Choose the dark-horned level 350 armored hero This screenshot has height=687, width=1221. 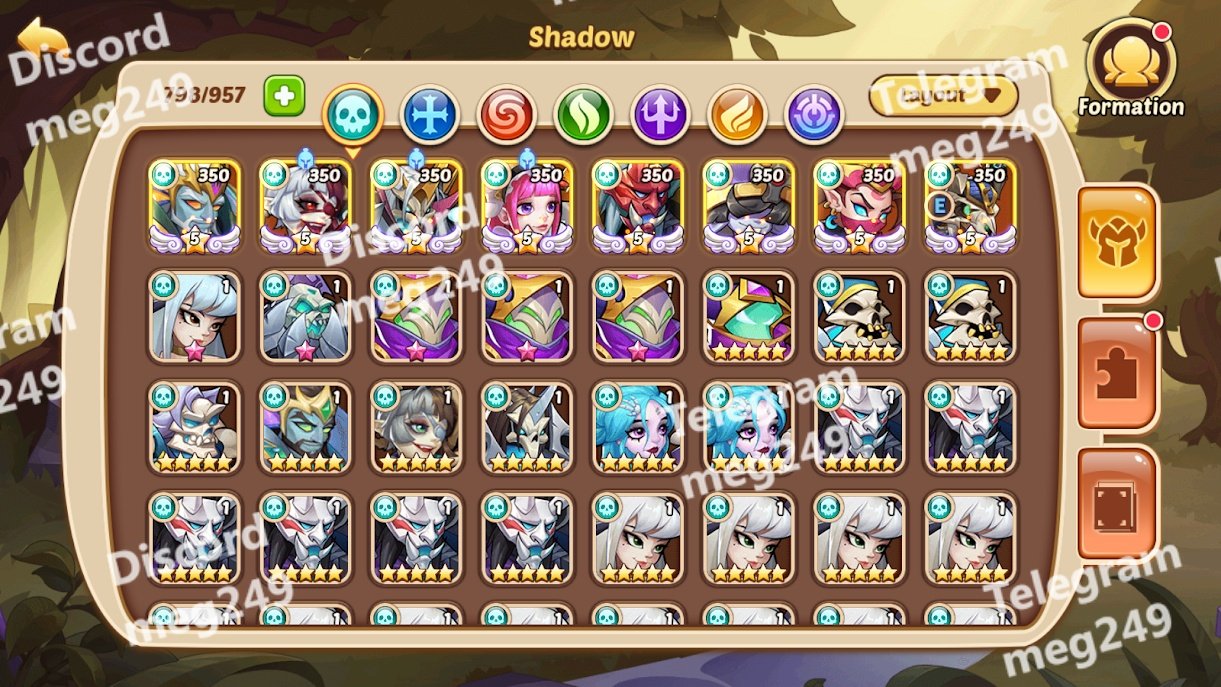pos(748,205)
